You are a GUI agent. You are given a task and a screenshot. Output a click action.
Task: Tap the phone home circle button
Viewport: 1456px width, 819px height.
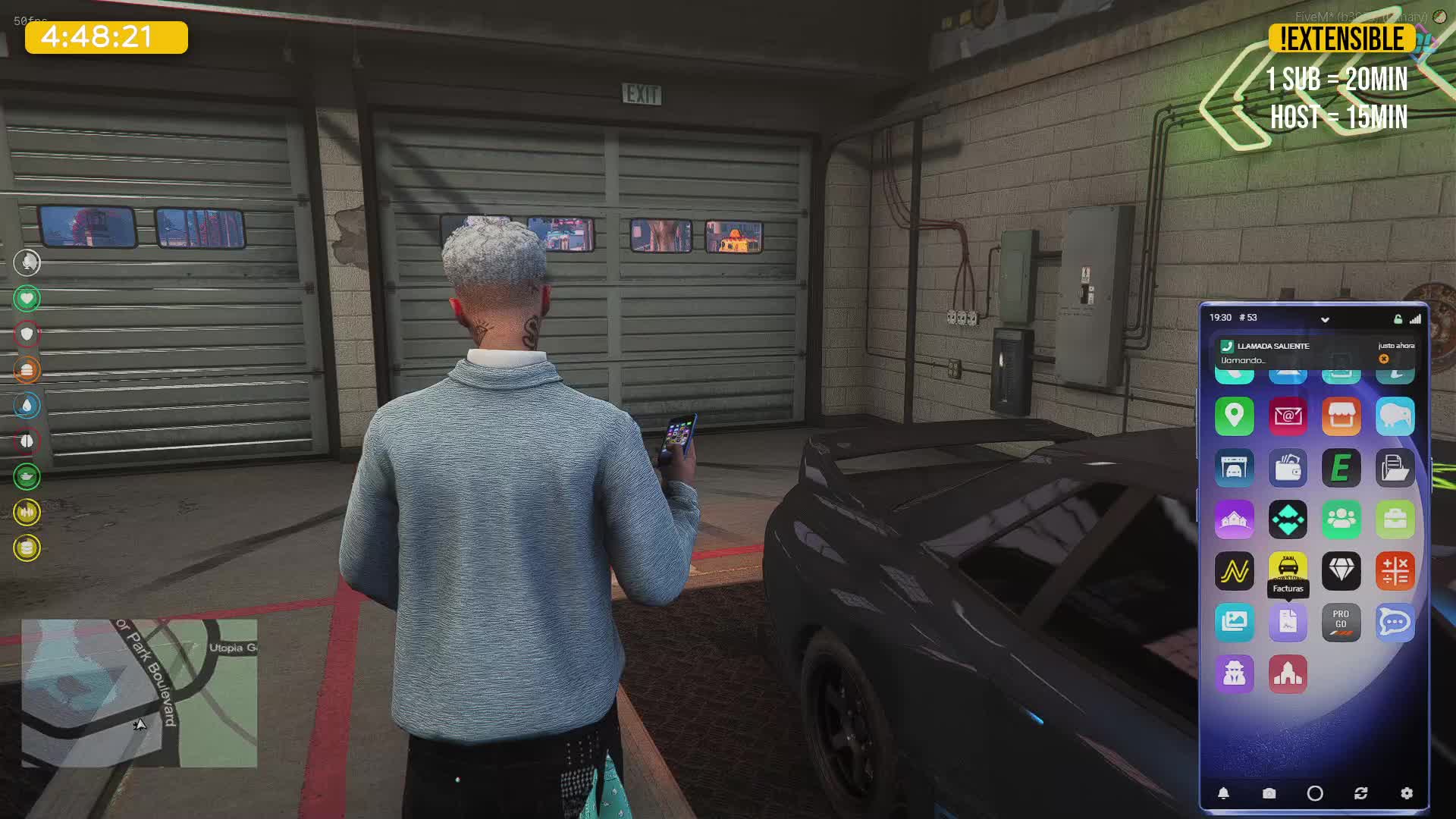[x=1315, y=793]
